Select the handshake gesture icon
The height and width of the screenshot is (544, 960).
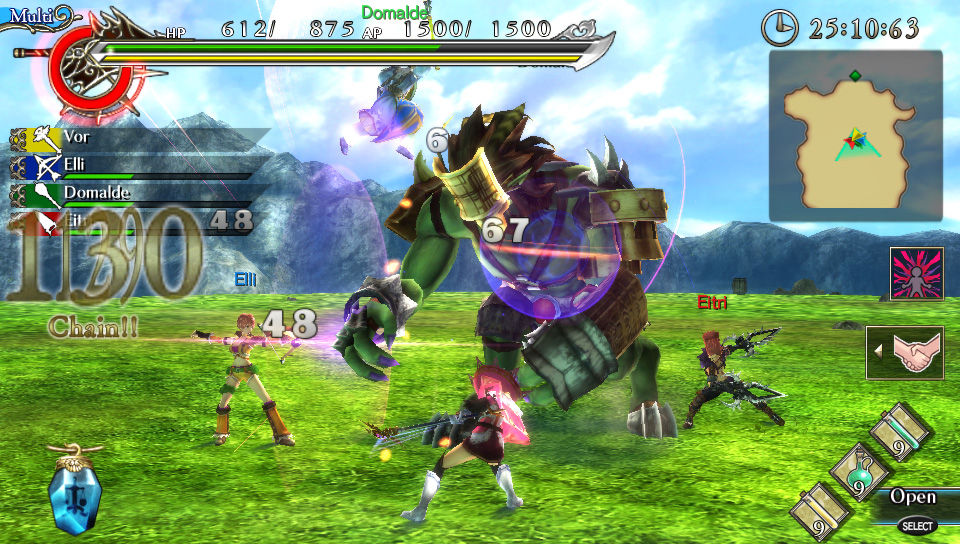click(x=906, y=352)
